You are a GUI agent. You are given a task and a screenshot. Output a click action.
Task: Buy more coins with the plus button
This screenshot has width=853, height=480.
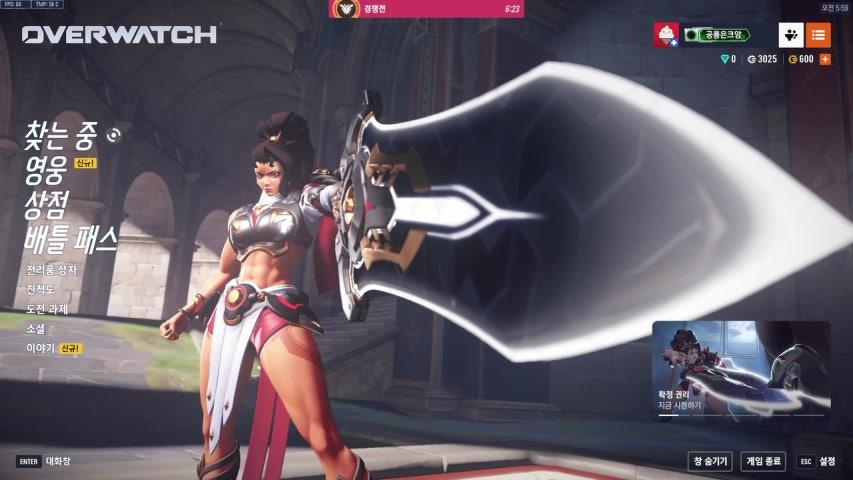click(825, 59)
